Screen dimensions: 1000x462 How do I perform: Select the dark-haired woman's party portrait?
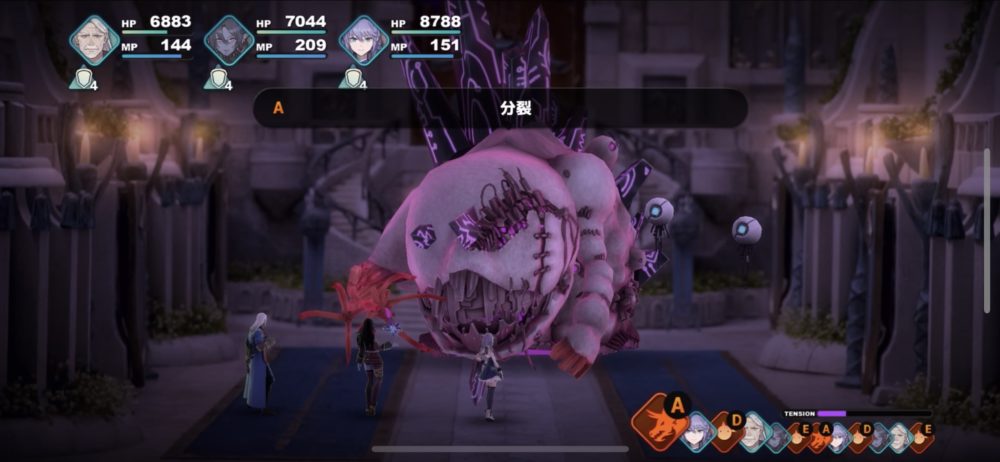click(x=229, y=40)
